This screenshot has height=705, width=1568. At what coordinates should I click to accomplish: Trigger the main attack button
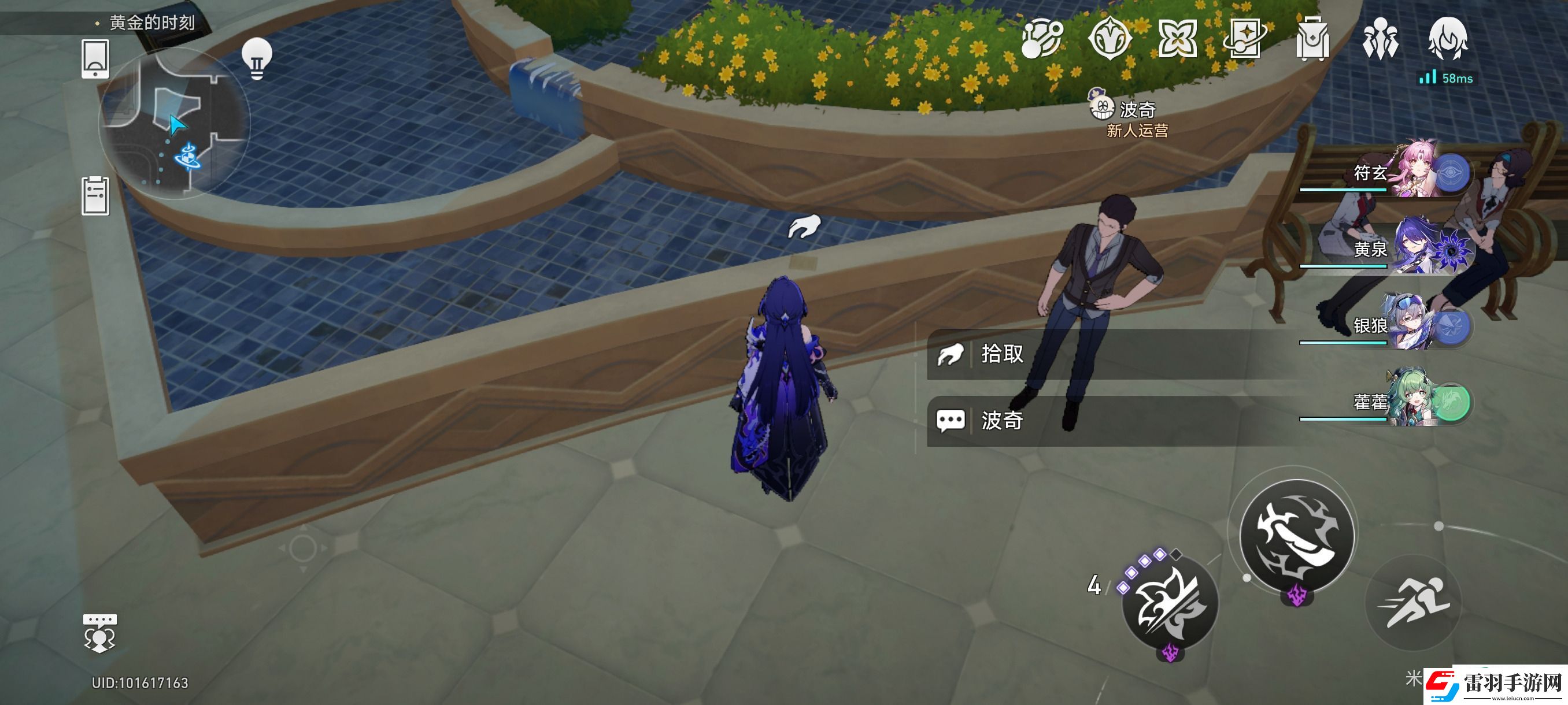pos(1296,536)
